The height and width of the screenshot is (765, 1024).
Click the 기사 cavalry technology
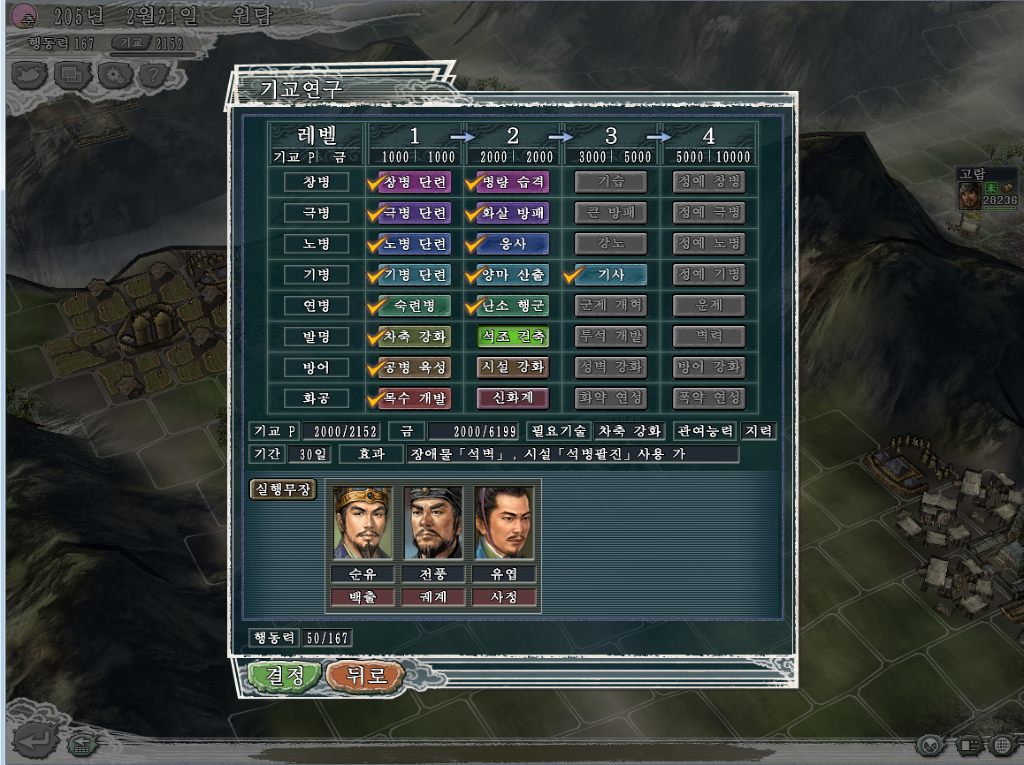click(x=610, y=274)
